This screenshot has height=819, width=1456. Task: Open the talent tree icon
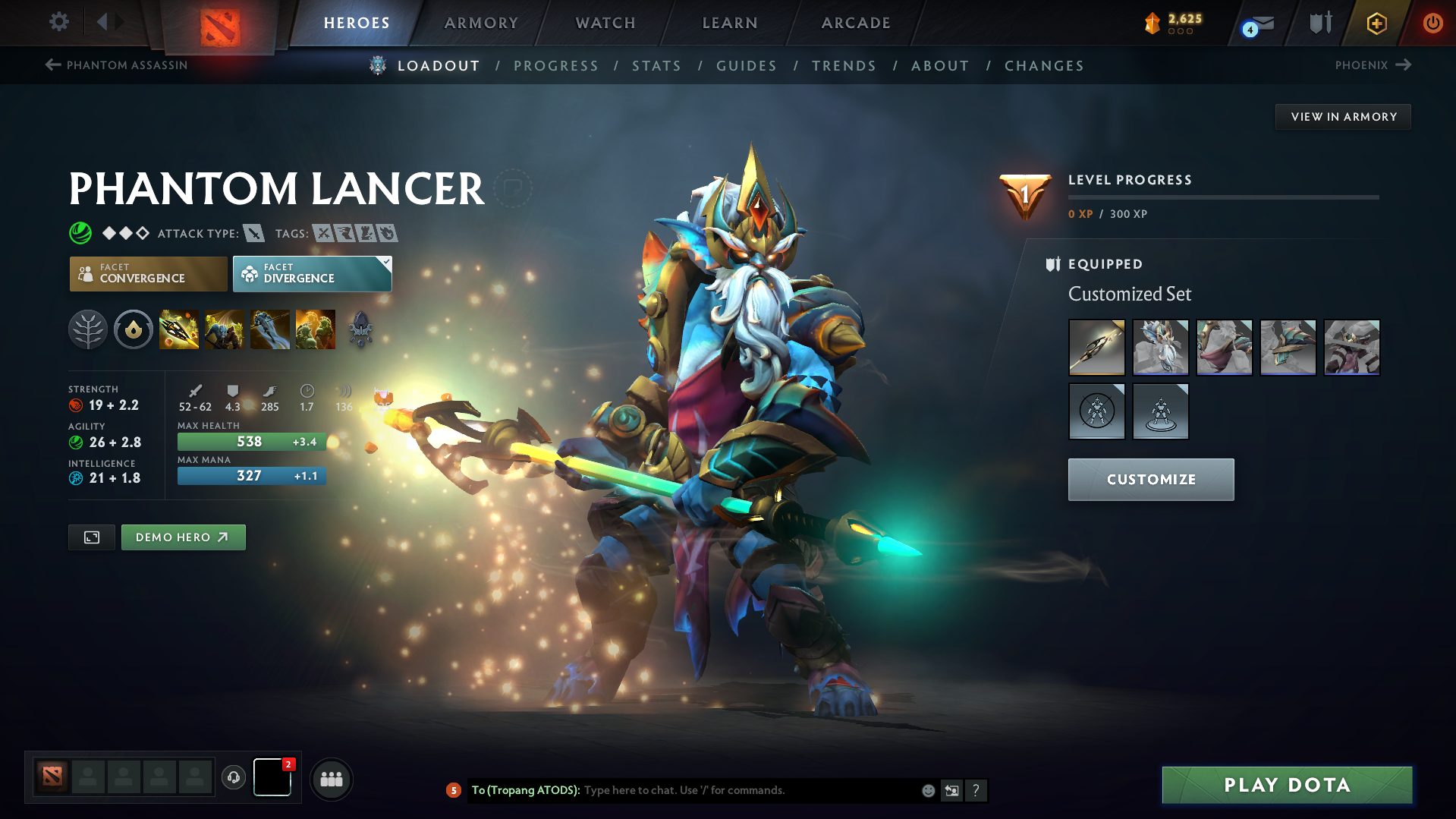pyautogui.click(x=88, y=329)
